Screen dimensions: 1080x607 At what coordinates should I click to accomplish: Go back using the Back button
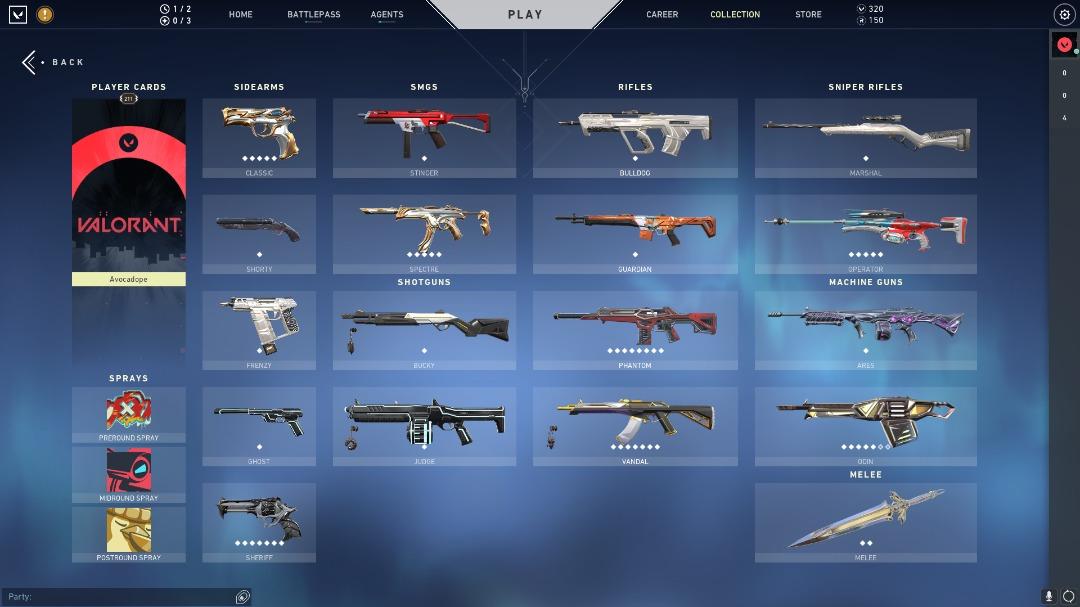(x=54, y=62)
